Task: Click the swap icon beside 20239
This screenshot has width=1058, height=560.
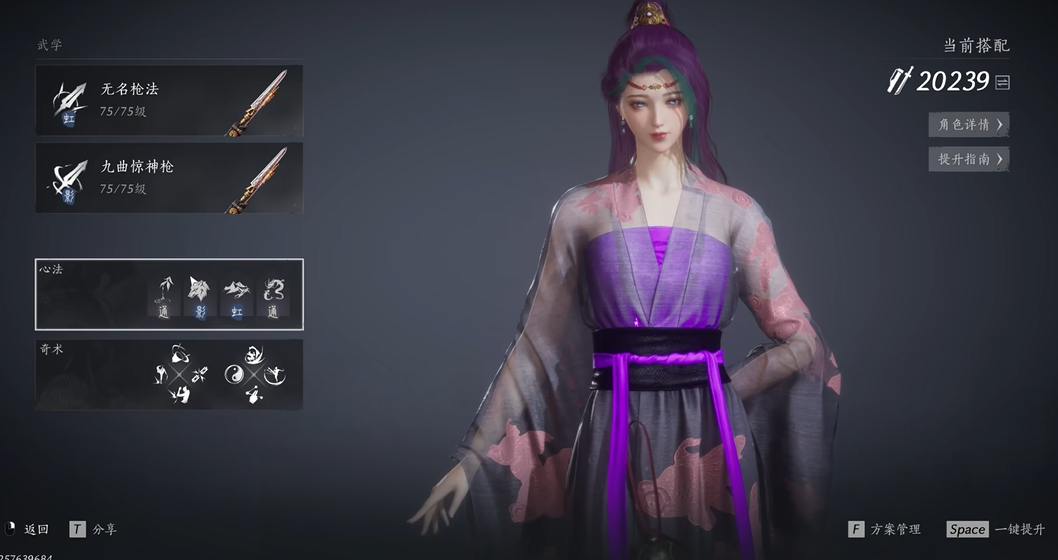Action: pyautogui.click(x=1003, y=82)
